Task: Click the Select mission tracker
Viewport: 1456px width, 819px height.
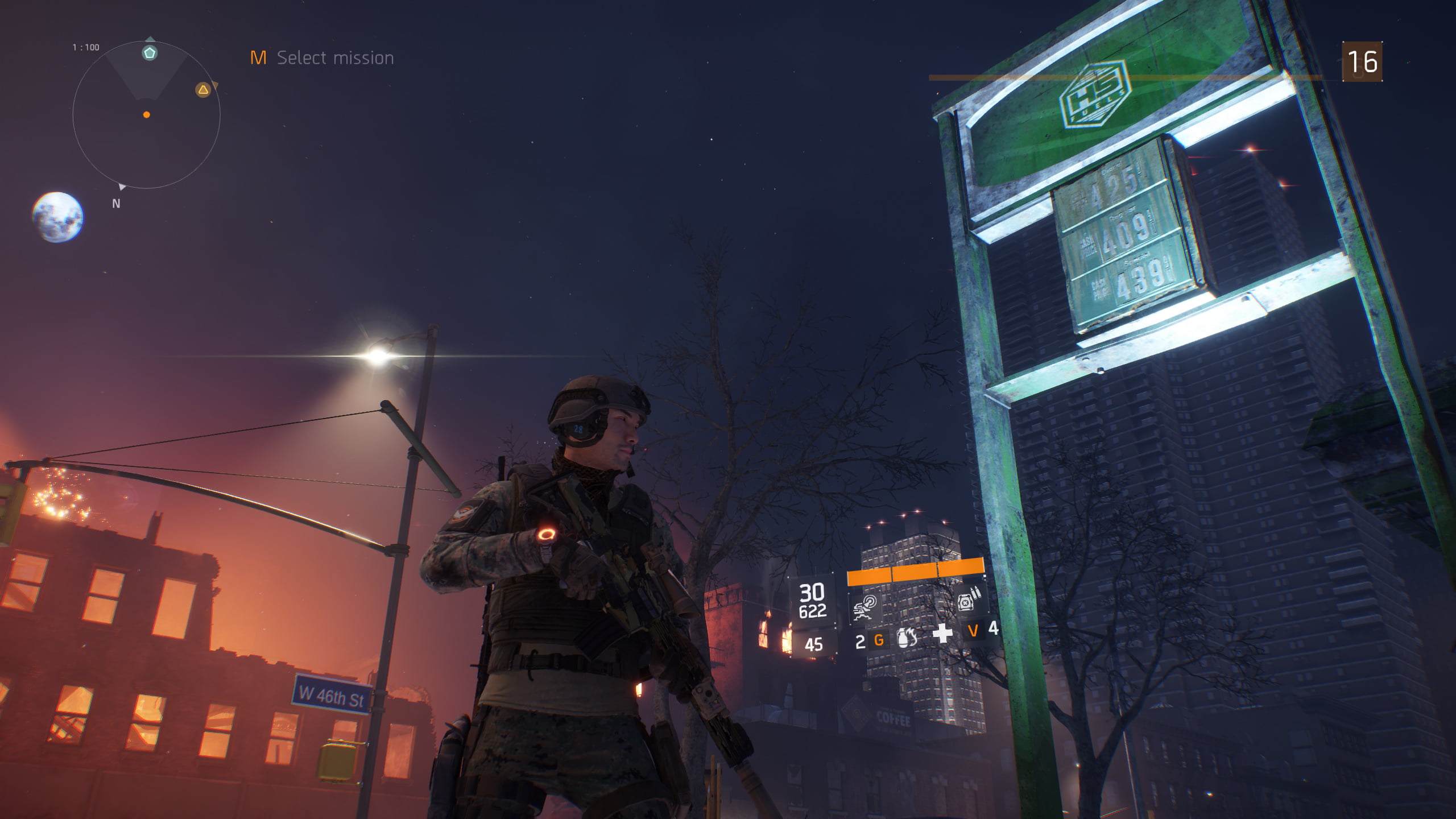Action: (322, 58)
